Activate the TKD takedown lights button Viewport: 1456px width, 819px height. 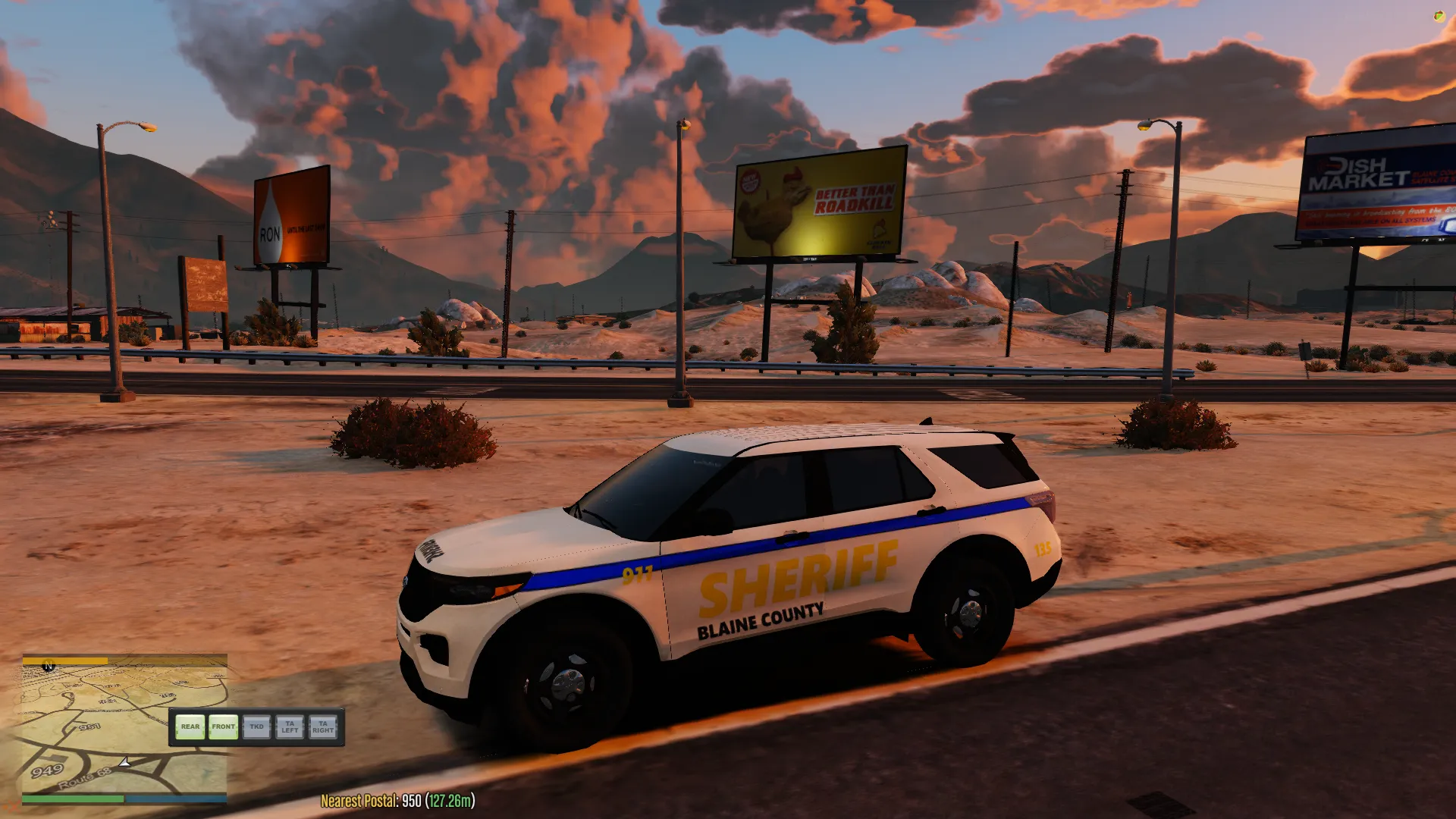256,727
